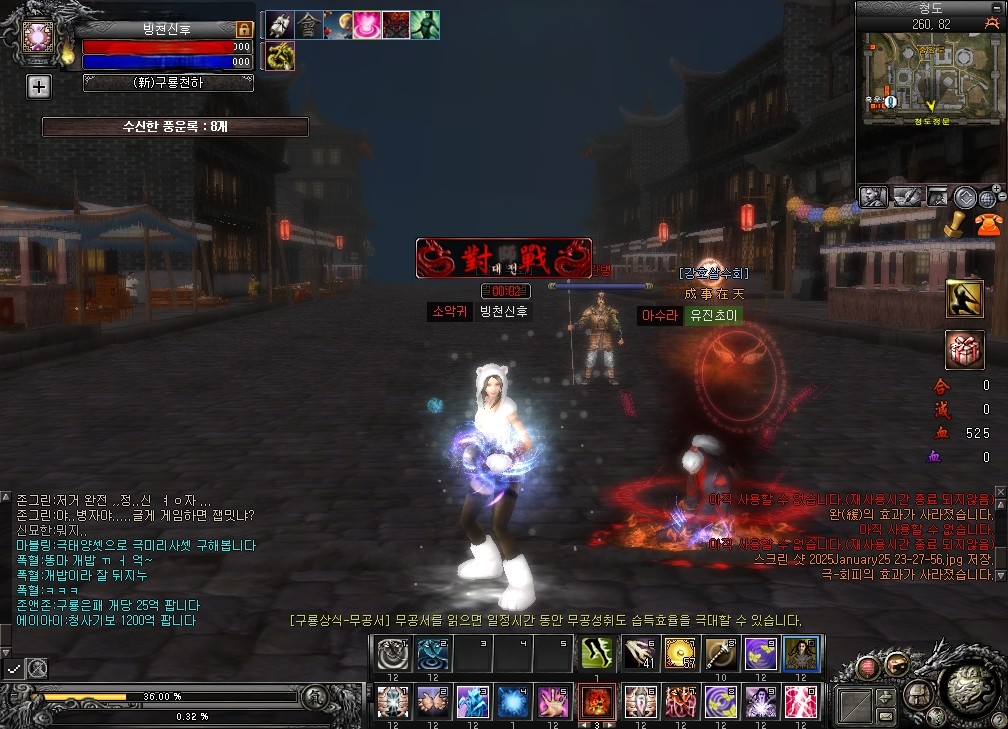Click the face portrait button below minimap
Viewport: 1008px width, 729px height.
873,197
